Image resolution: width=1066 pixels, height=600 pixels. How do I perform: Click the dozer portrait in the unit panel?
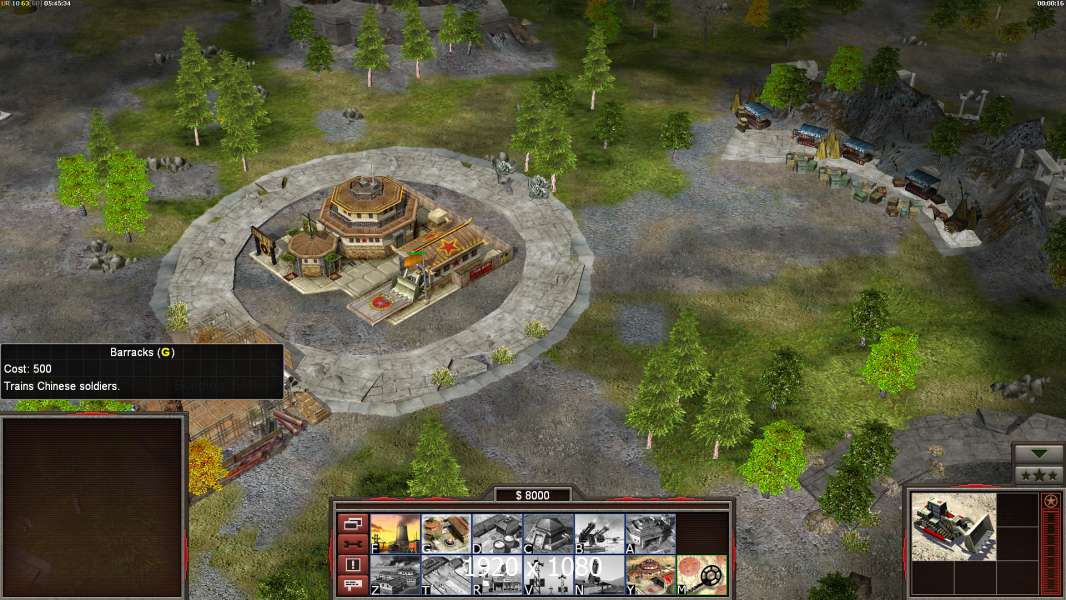point(953,526)
